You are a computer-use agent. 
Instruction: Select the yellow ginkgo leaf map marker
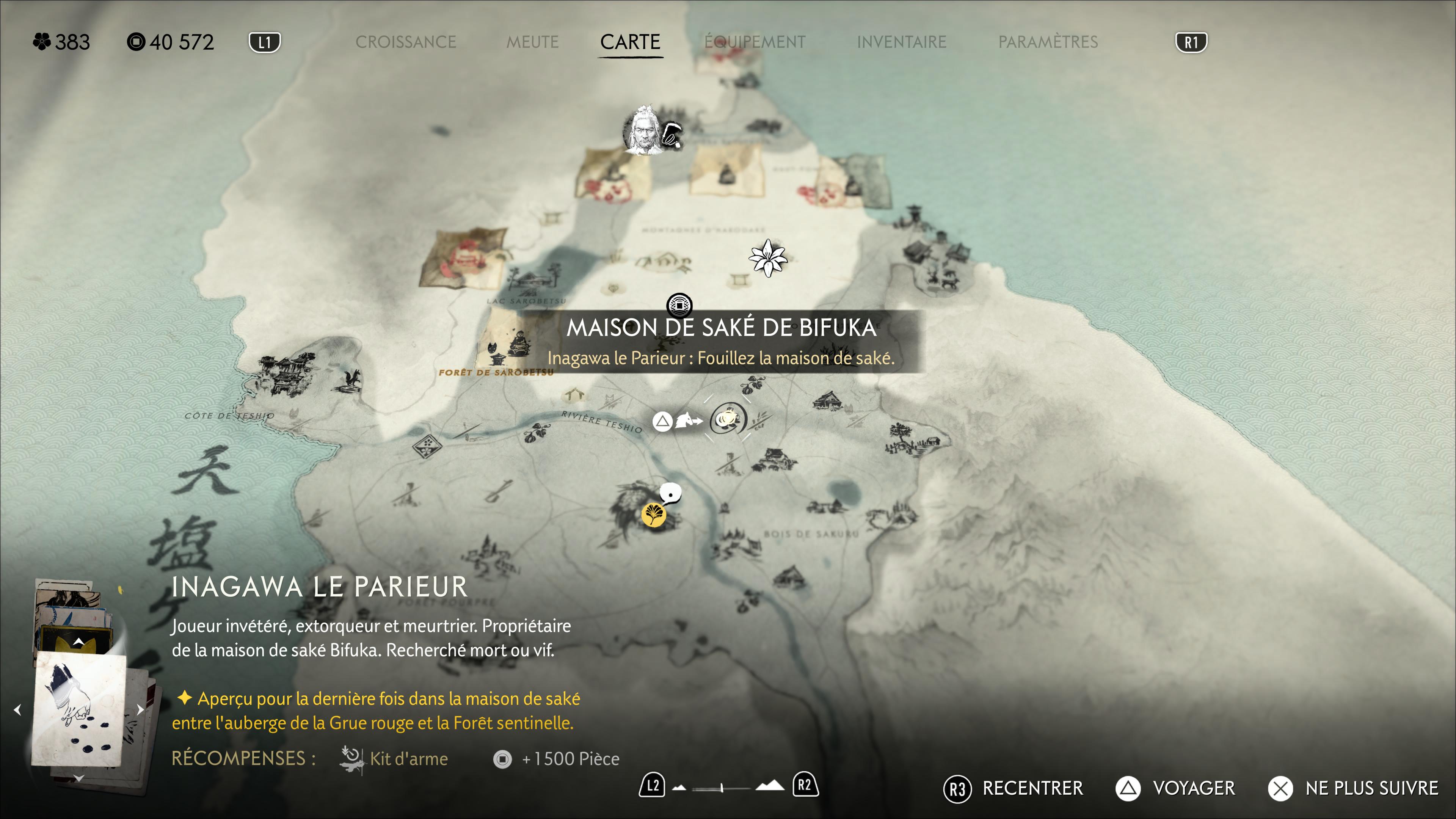[653, 515]
